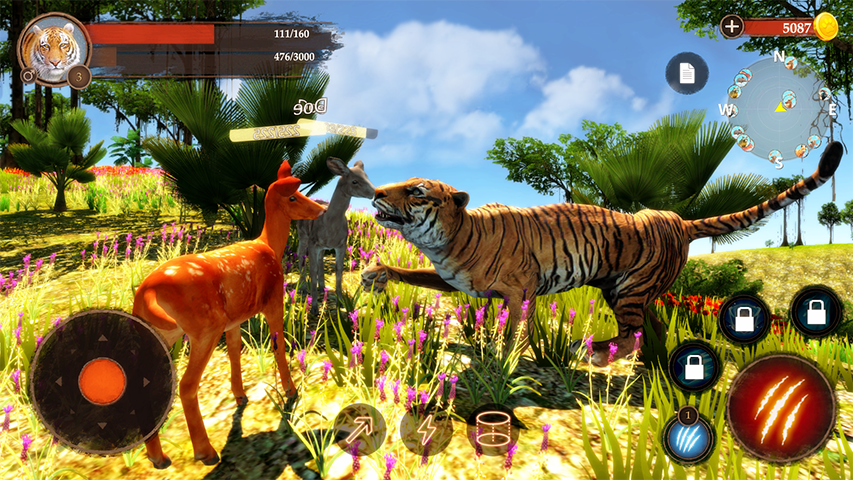Image resolution: width=853 pixels, height=480 pixels.
Task: Toggle the arrow sprint button
Action: [x=359, y=429]
